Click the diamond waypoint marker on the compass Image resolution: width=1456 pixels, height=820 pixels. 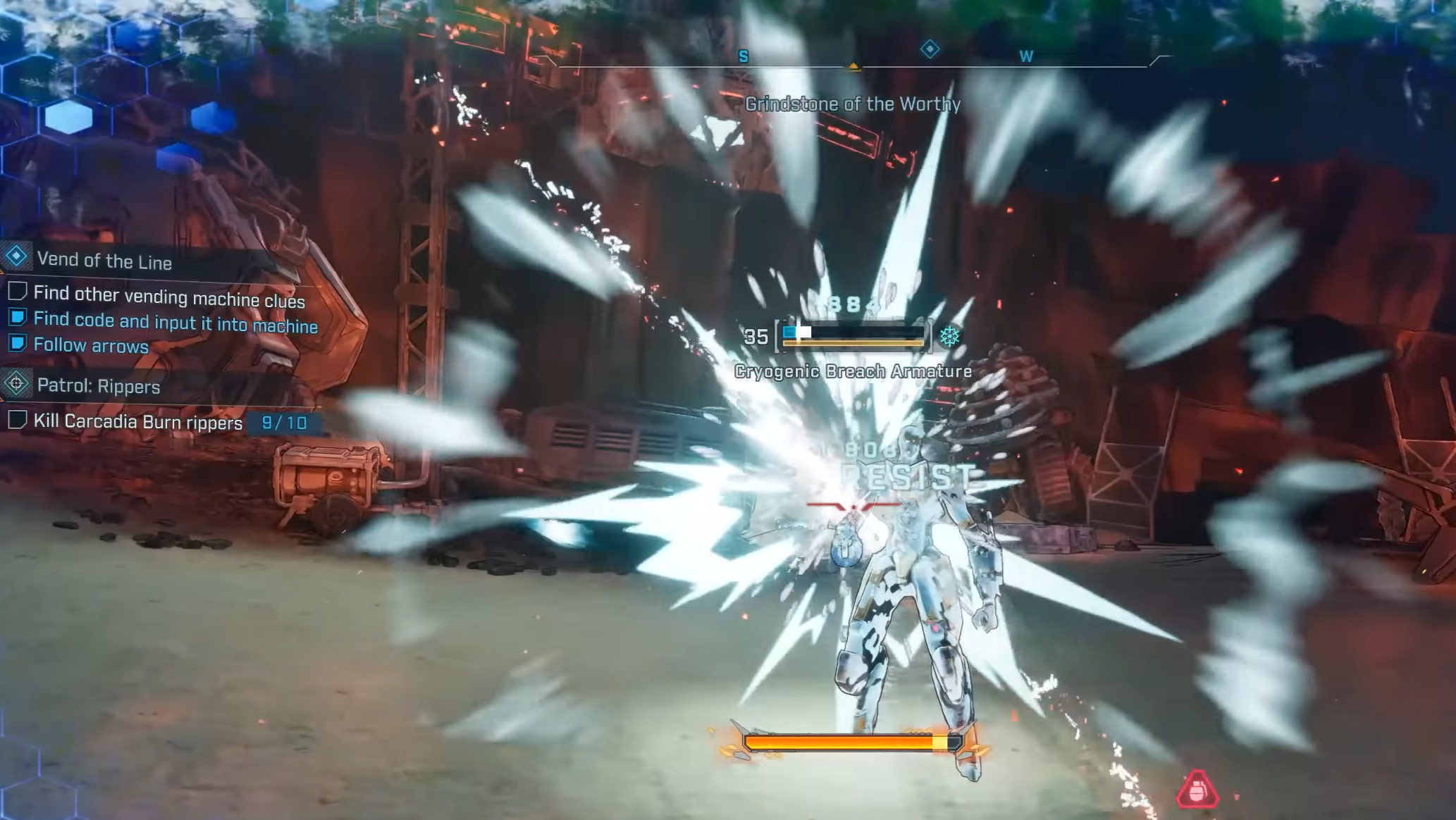(x=930, y=49)
